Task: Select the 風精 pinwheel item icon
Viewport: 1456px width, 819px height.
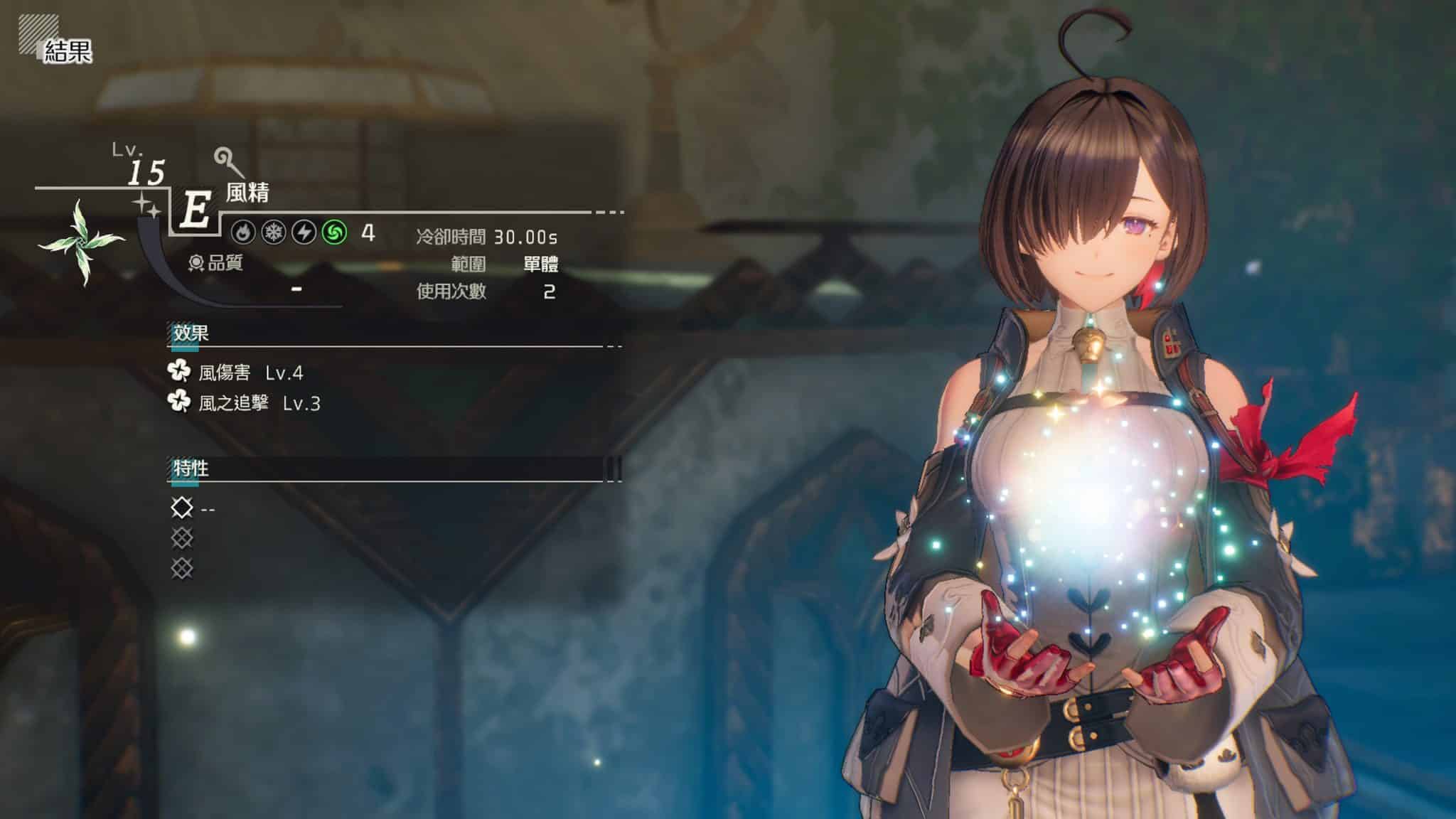Action: point(82,242)
